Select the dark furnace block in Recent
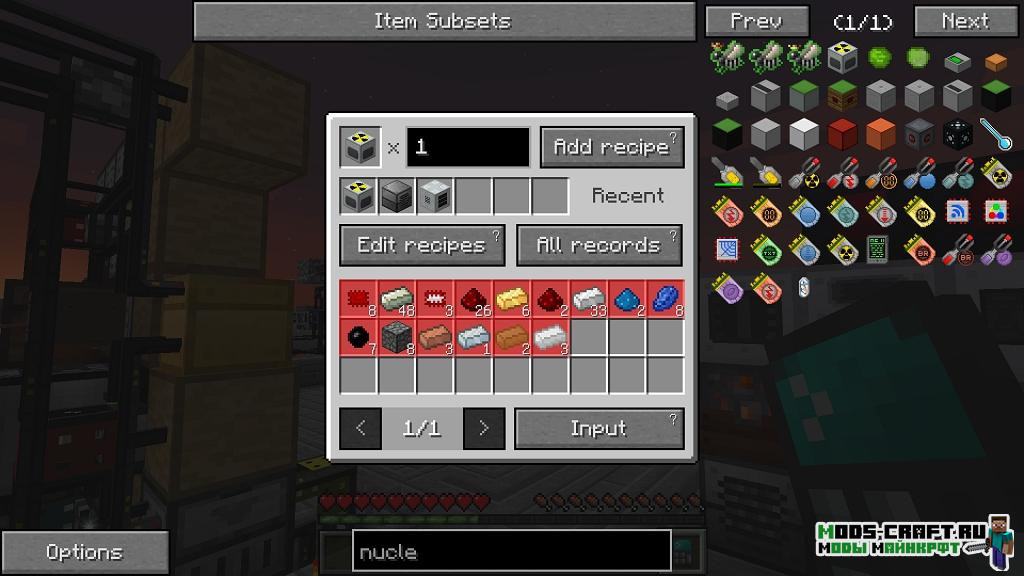1024x576 pixels. [396, 196]
